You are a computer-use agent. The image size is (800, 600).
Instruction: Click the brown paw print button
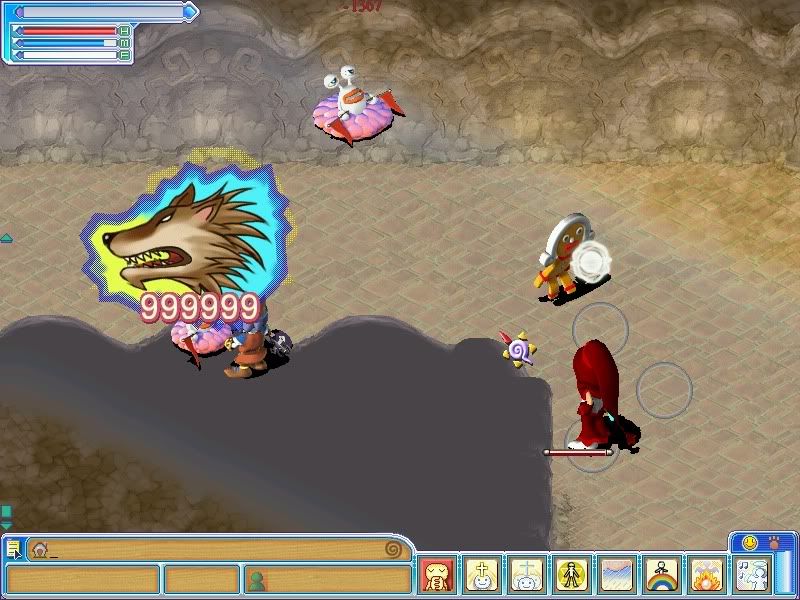773,542
